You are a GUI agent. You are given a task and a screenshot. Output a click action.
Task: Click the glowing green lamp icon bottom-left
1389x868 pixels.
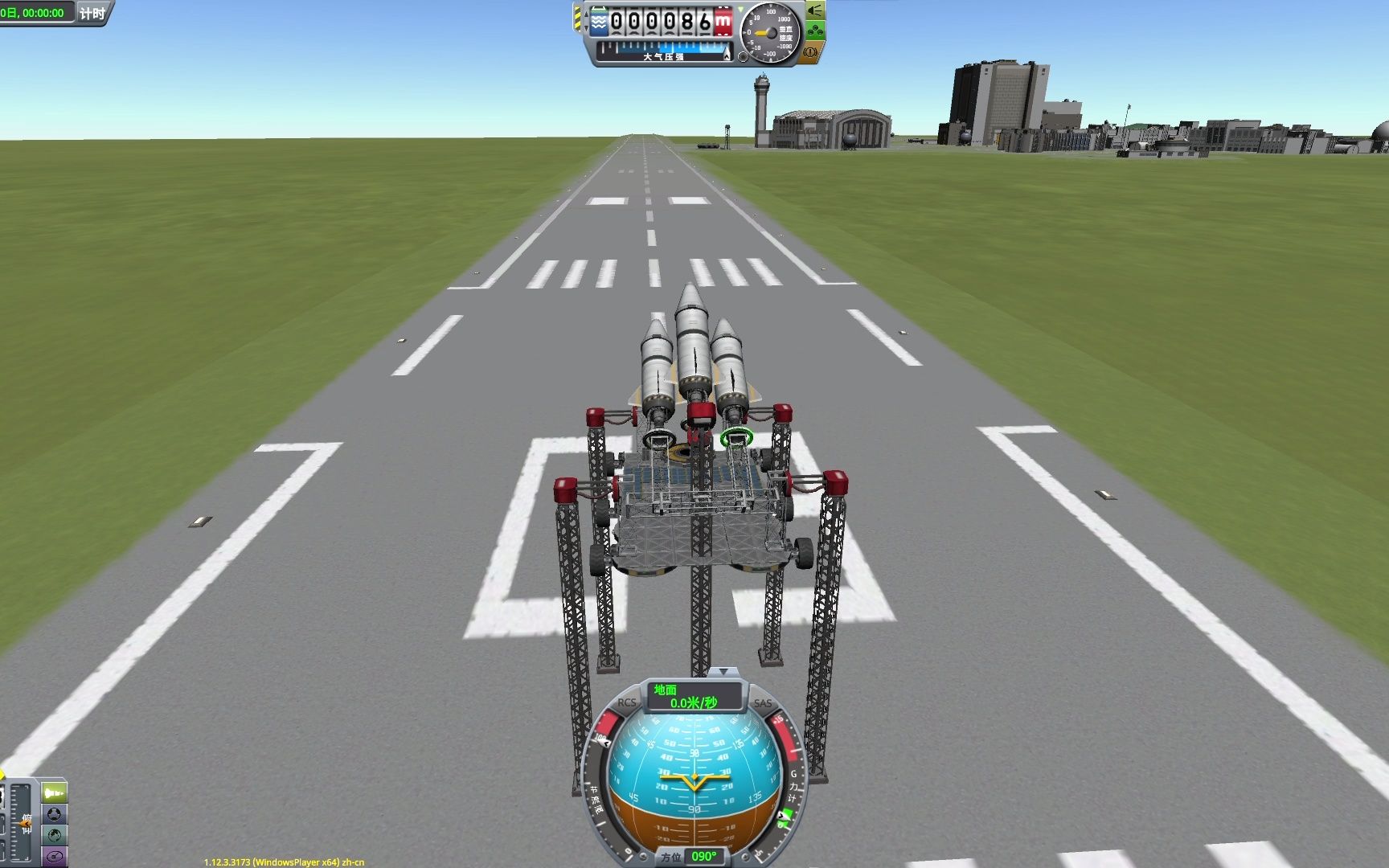[x=54, y=794]
